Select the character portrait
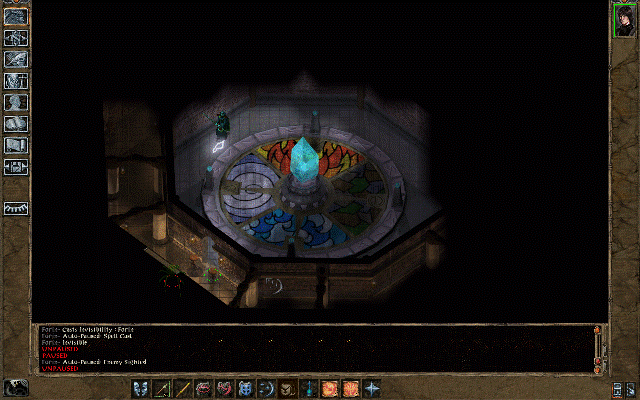This screenshot has width=640, height=400. point(625,20)
